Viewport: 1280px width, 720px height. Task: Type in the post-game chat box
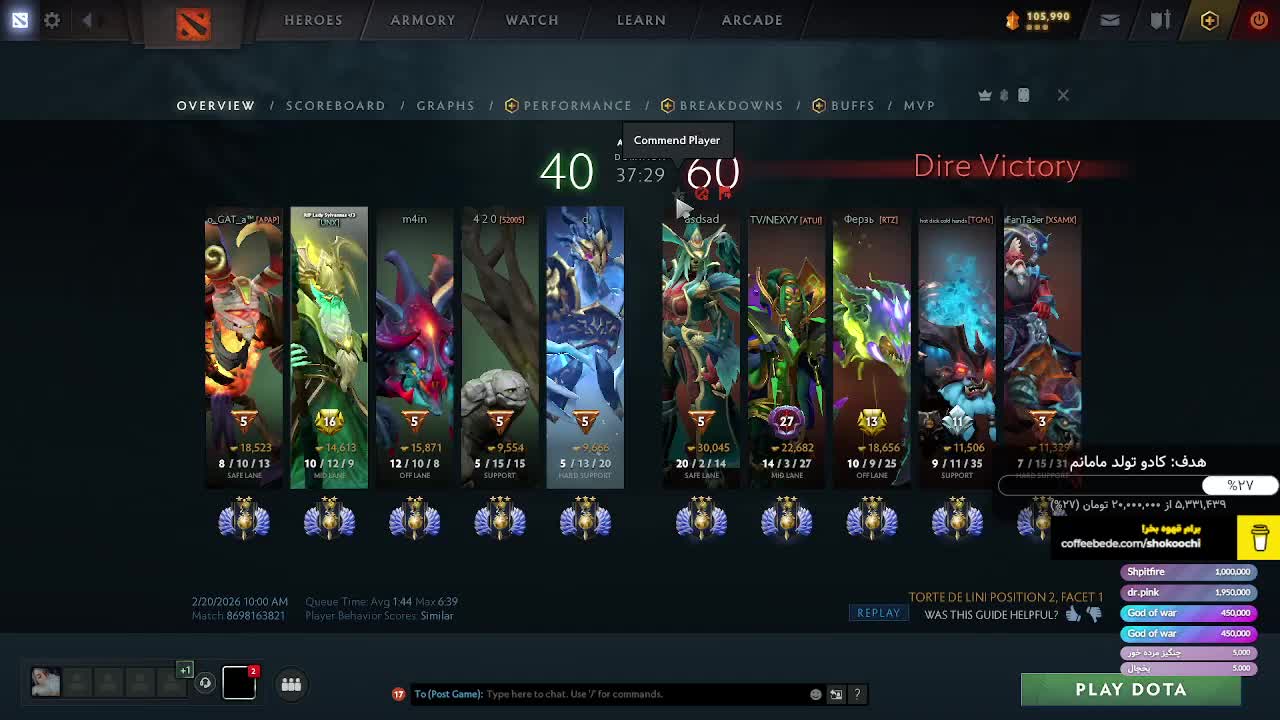pyautogui.click(x=640, y=694)
